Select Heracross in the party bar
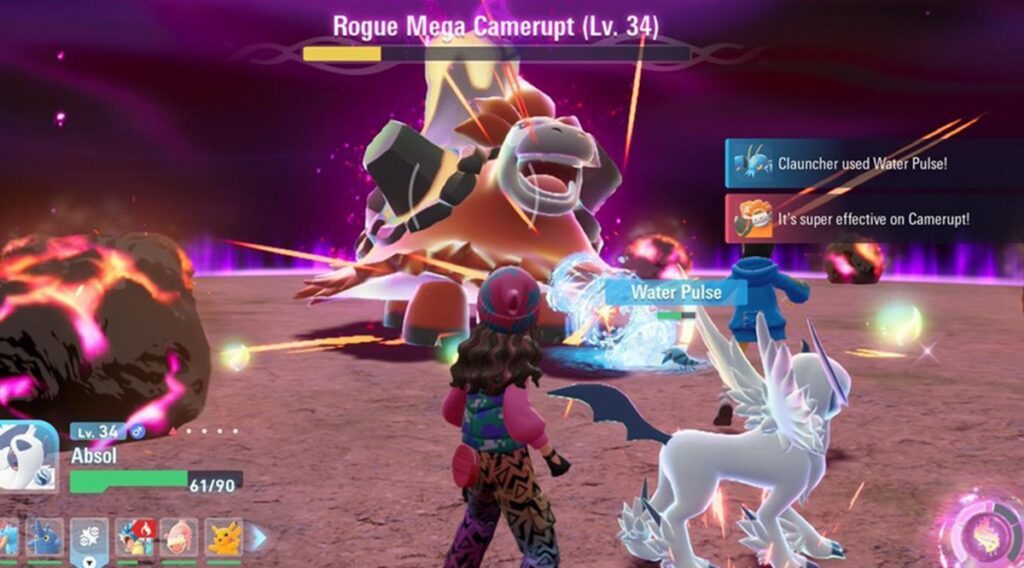The height and width of the screenshot is (568, 1024). [44, 537]
